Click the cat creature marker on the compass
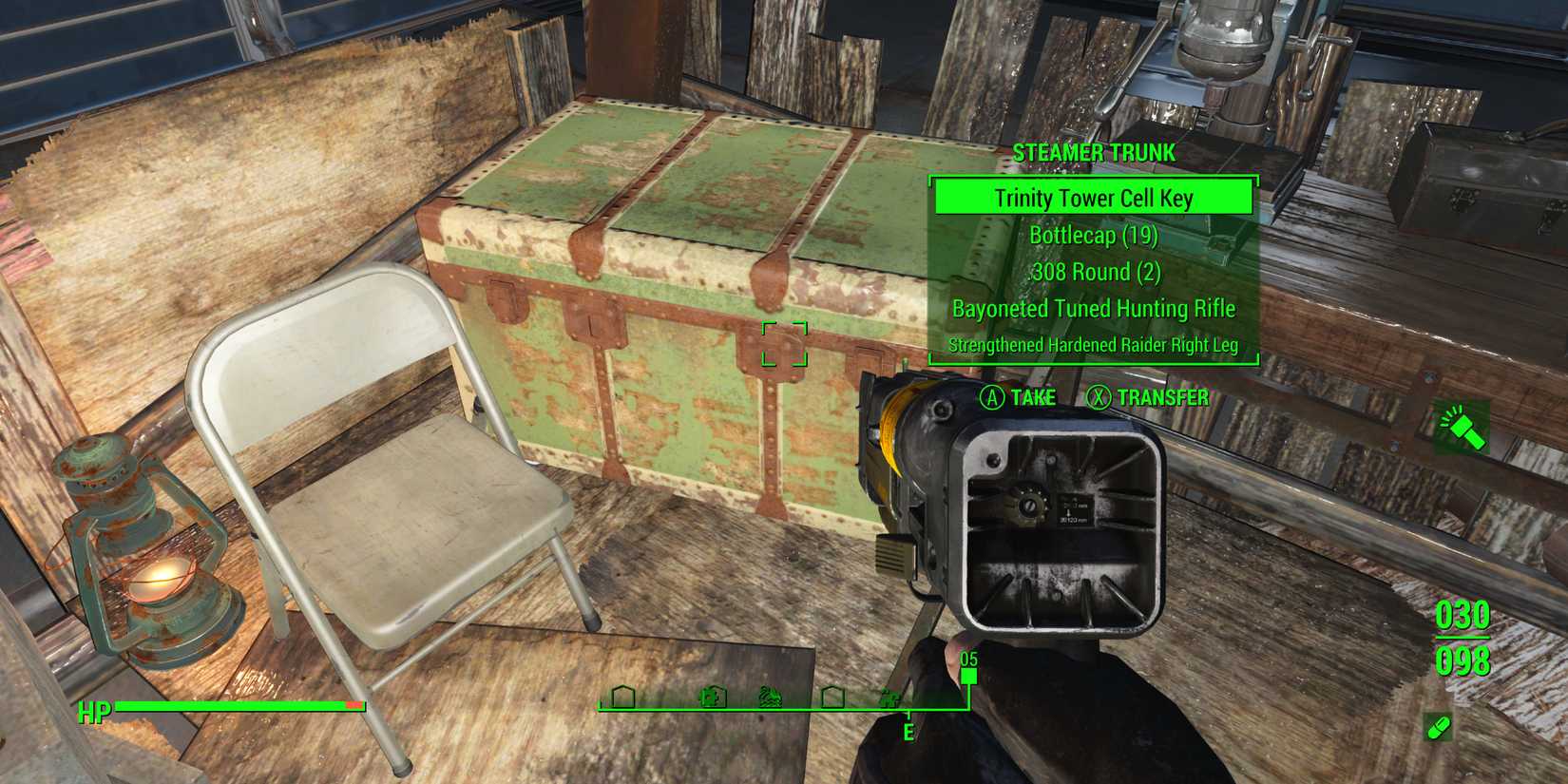The image size is (1568, 784). (x=773, y=697)
